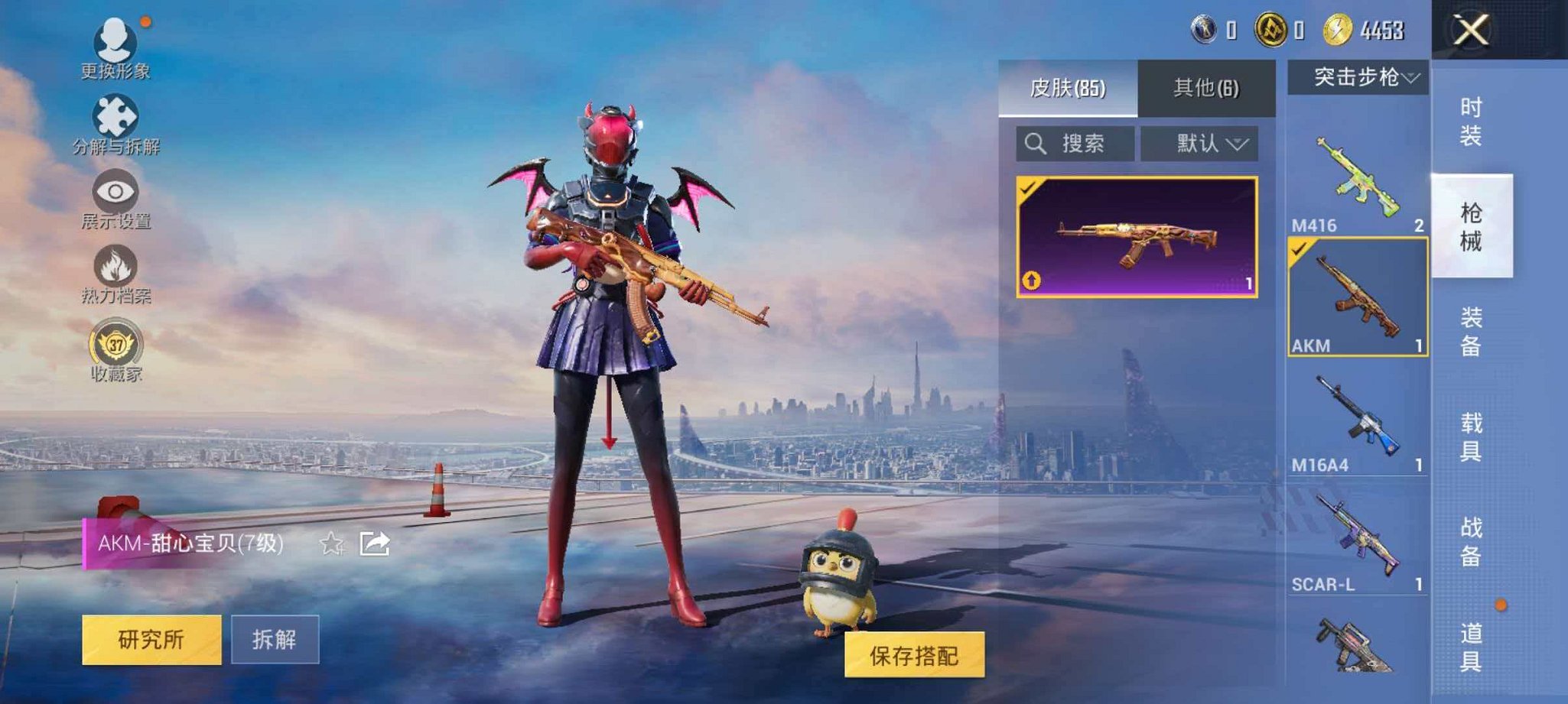Open the 更换形象 avatar change panel
Viewport: 1568px width, 704px height.
coord(114,42)
